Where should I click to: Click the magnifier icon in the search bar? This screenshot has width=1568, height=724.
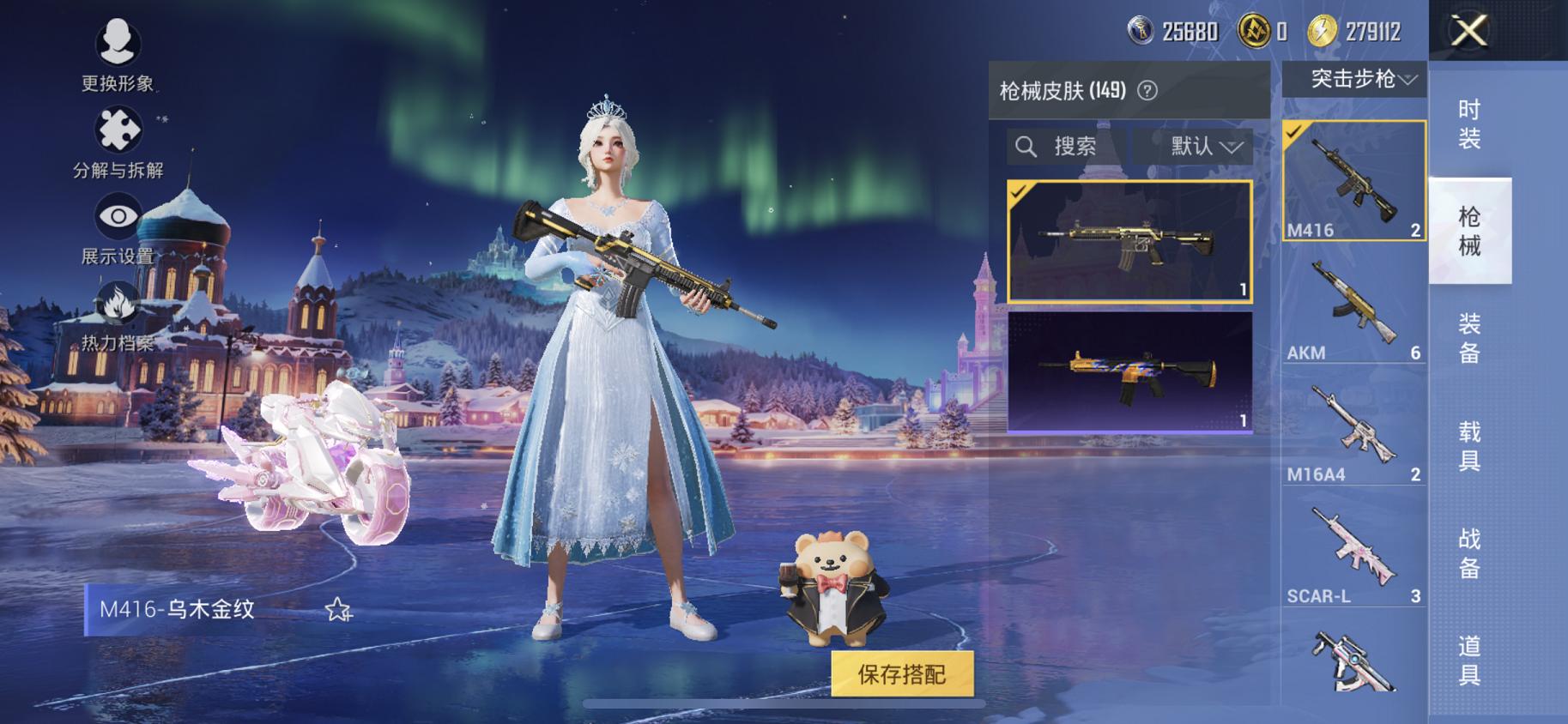pos(1026,145)
